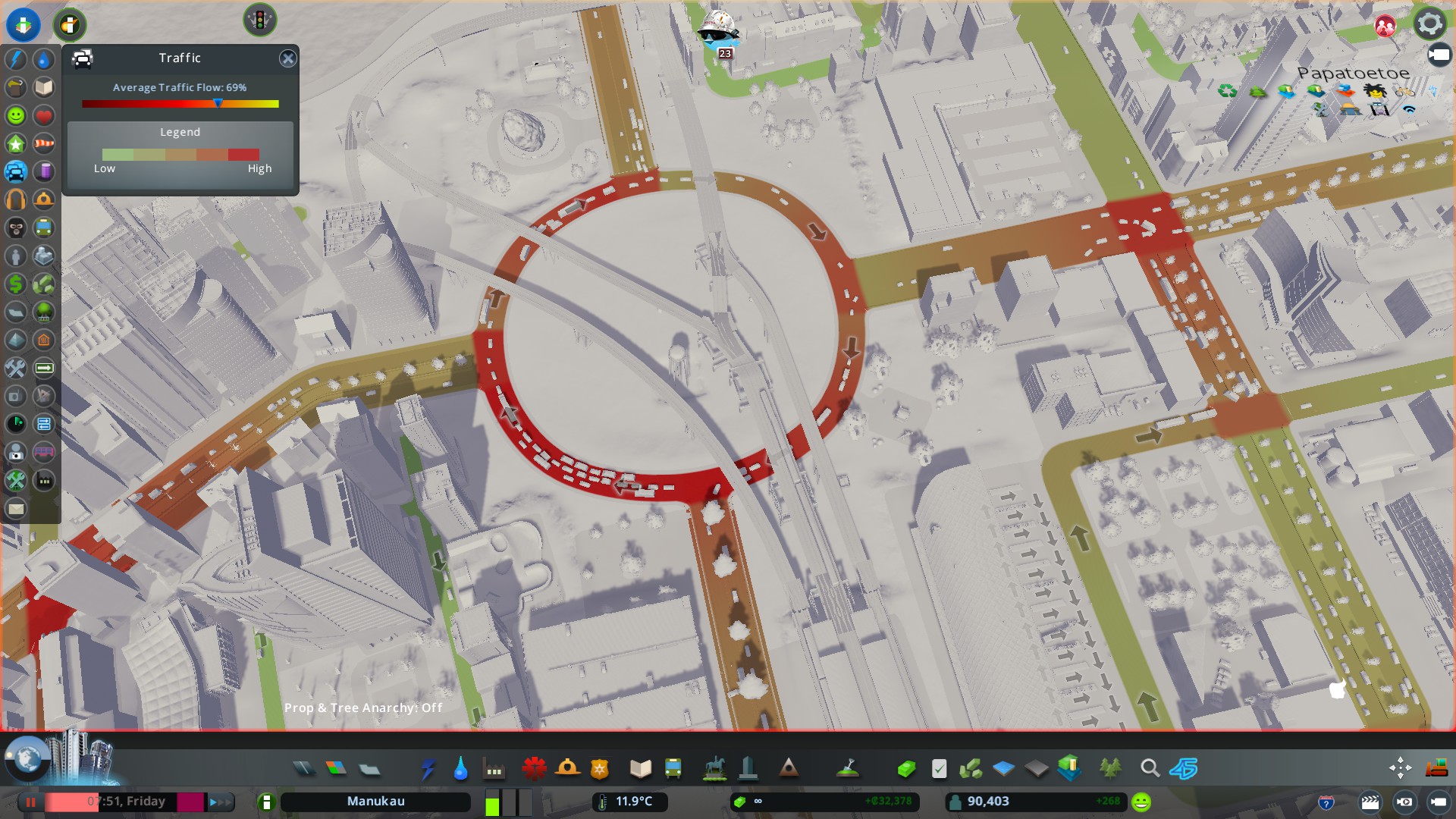
Task: Change simulation speed with the arrows
Action: (221, 802)
